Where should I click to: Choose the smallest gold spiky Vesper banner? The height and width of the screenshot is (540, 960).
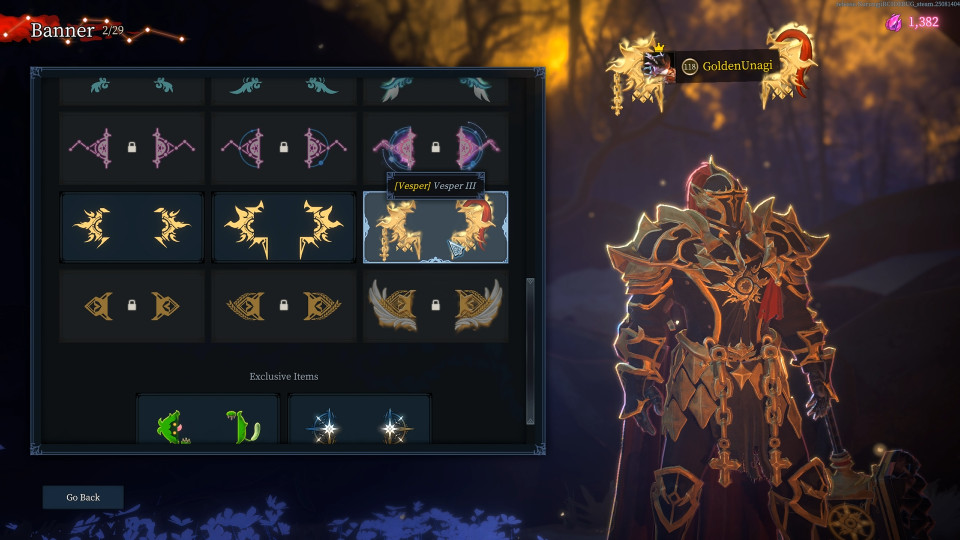(x=132, y=227)
